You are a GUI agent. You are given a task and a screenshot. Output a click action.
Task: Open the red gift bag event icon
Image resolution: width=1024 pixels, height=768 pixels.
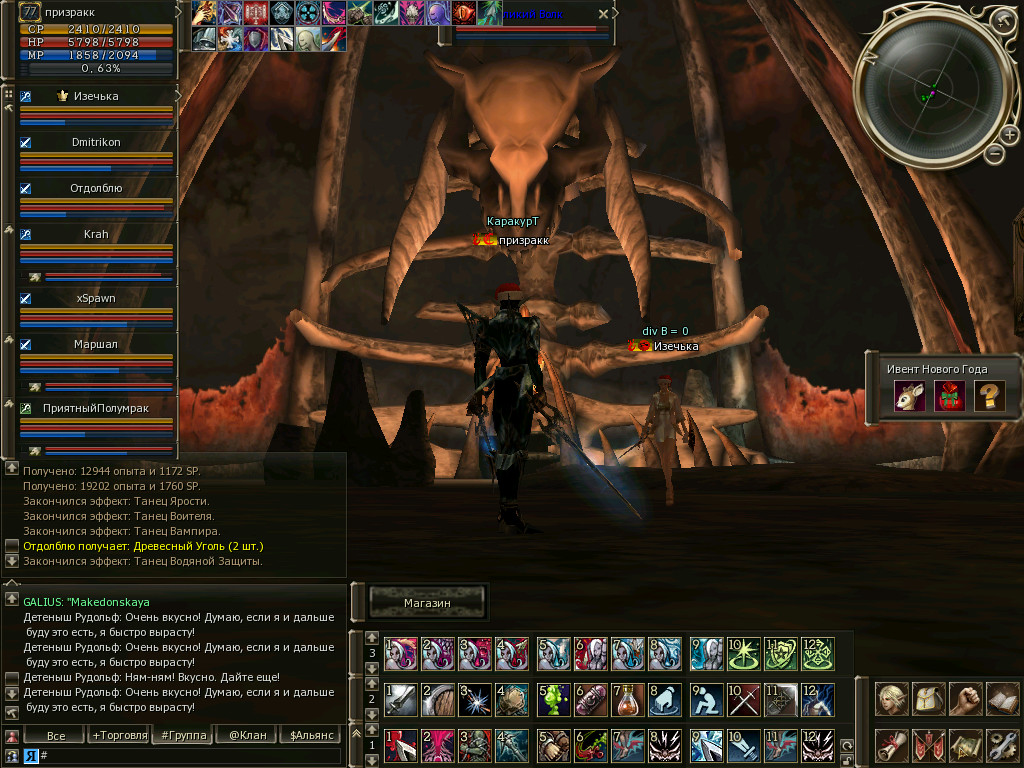[x=949, y=396]
